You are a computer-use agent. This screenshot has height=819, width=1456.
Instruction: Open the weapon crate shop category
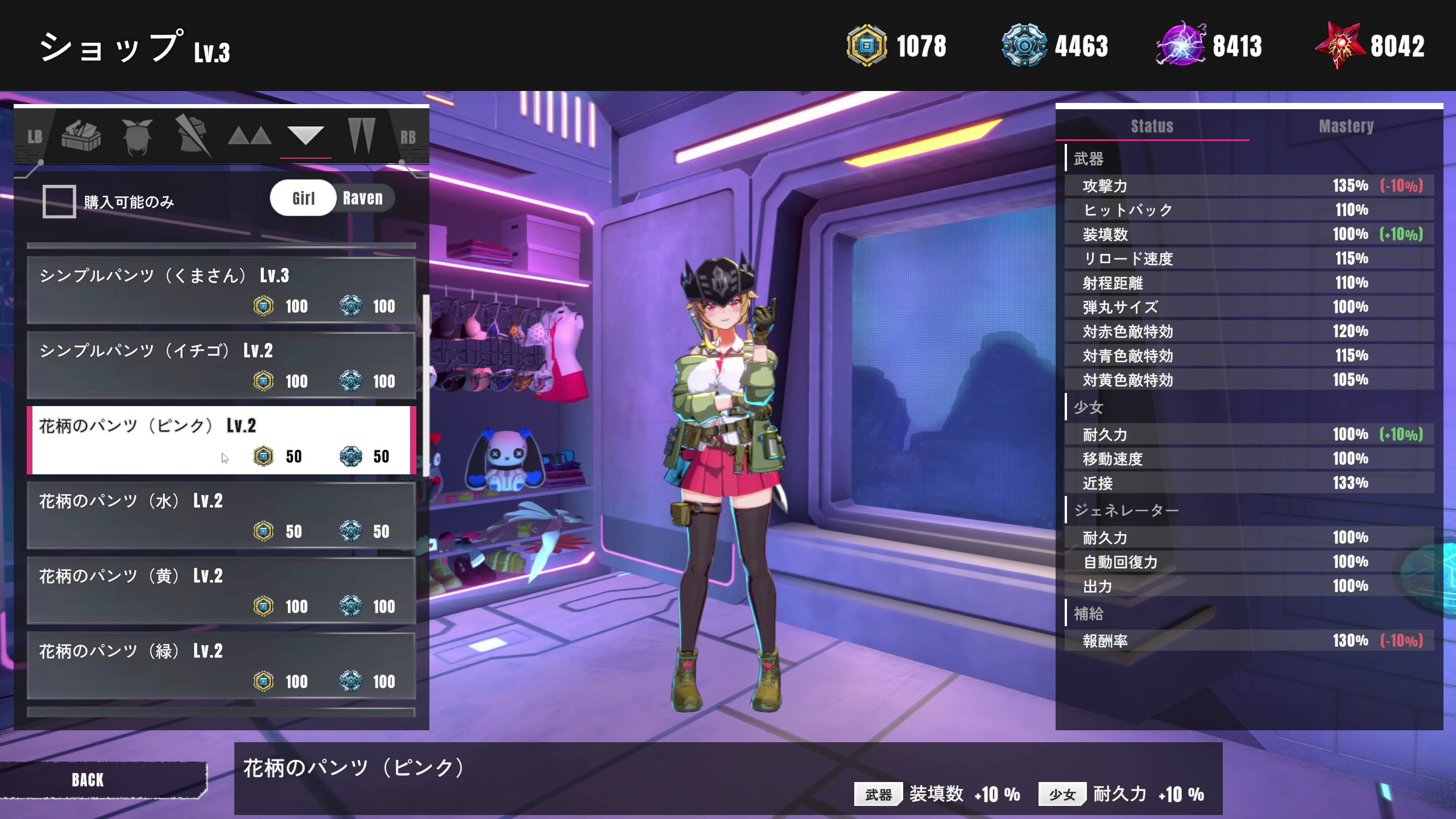(x=81, y=136)
